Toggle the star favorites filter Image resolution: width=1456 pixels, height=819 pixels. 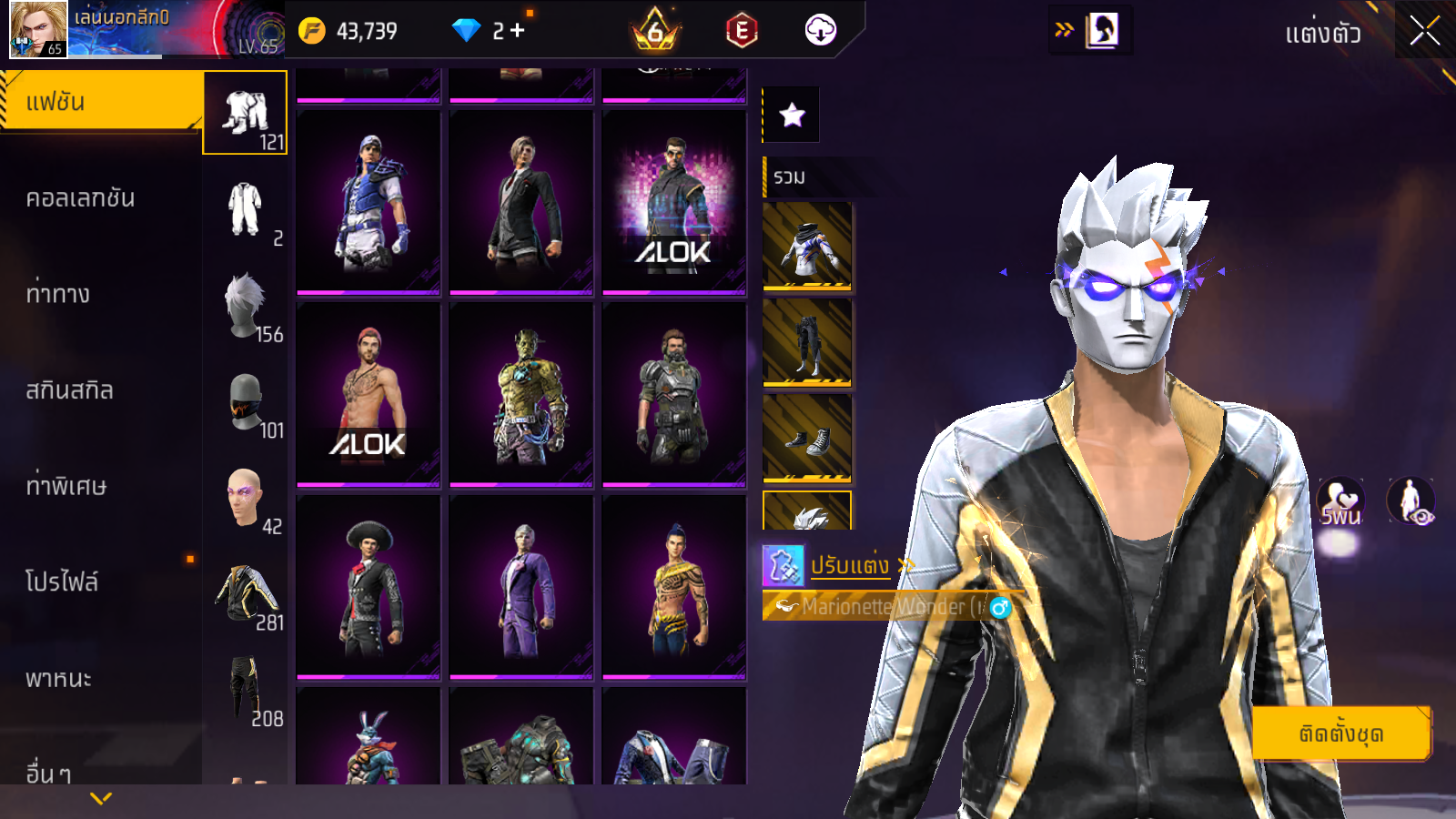[792, 116]
